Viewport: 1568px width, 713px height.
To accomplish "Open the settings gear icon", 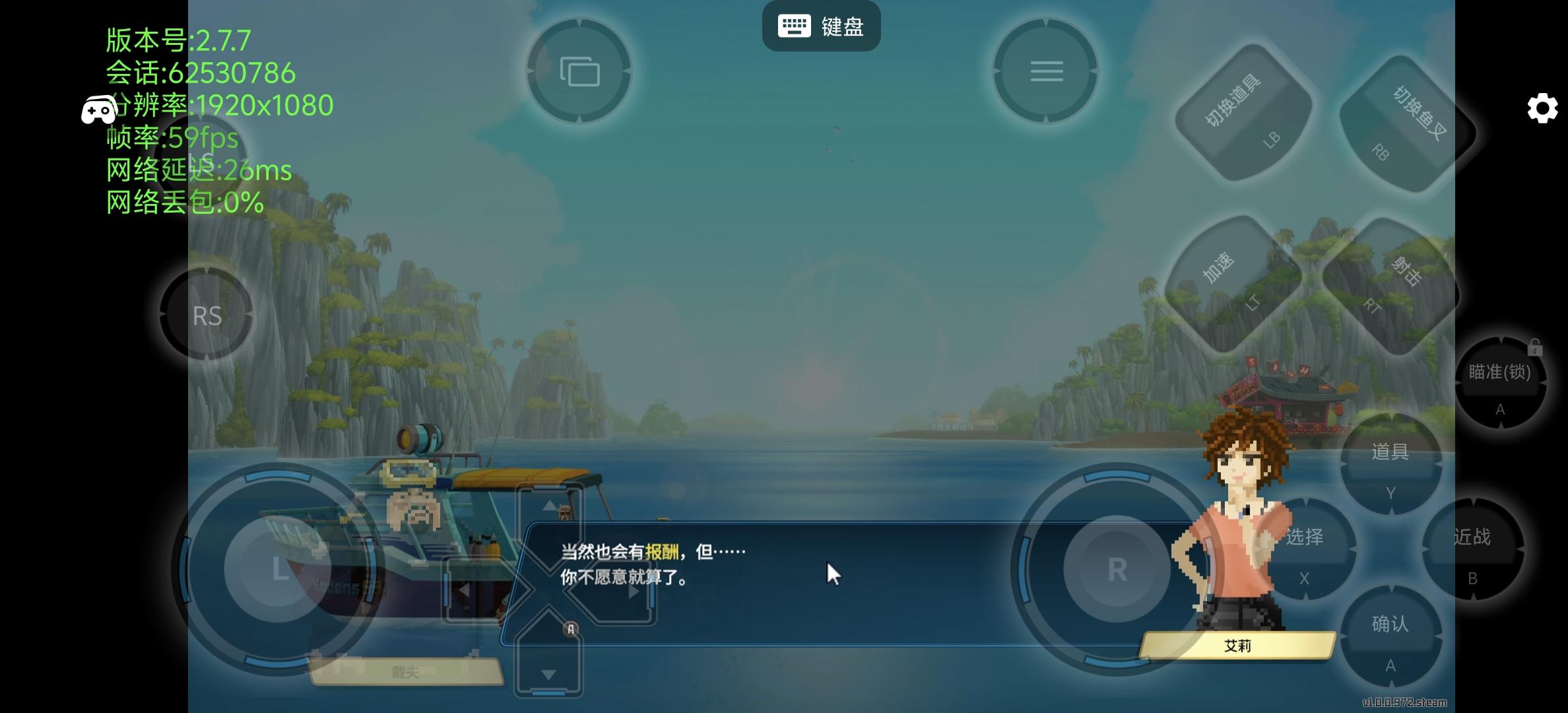I will click(x=1542, y=108).
